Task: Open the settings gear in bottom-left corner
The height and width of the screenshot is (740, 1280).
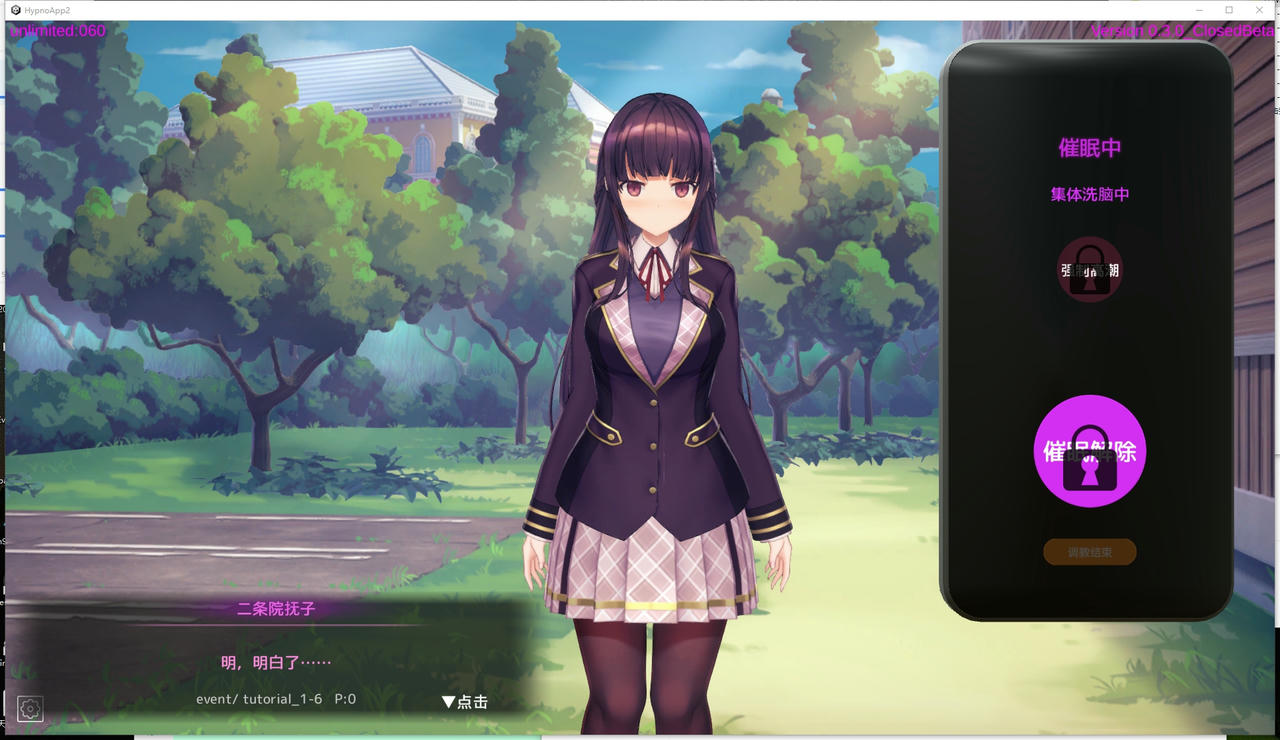Action: [30, 708]
